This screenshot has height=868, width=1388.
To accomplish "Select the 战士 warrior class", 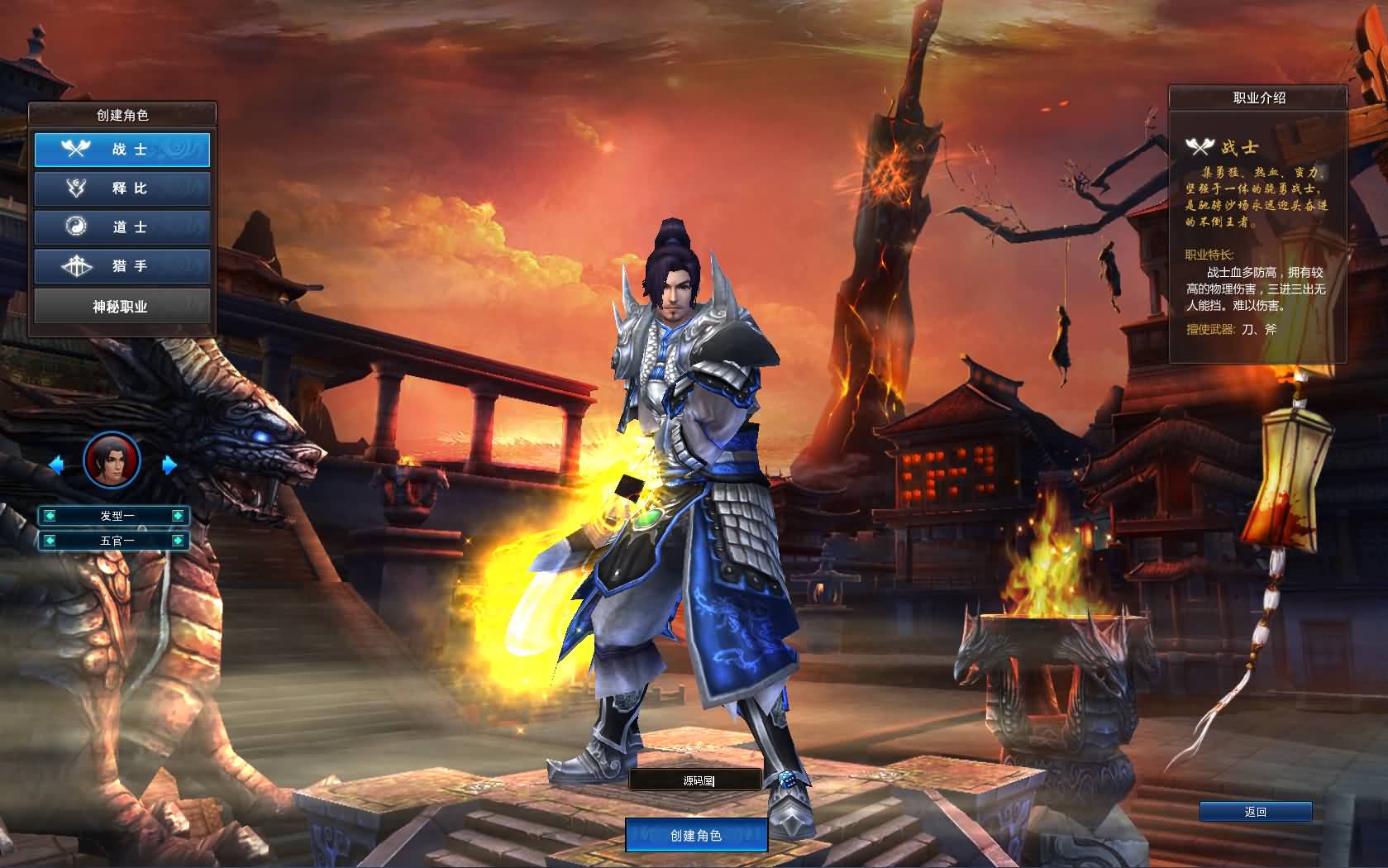I will (122, 150).
